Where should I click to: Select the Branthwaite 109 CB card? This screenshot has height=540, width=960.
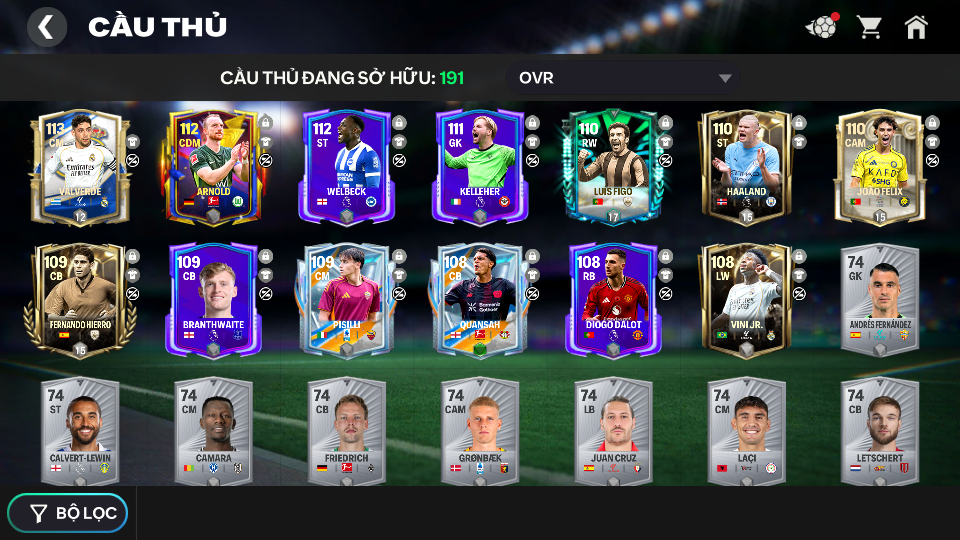pyautogui.click(x=213, y=298)
